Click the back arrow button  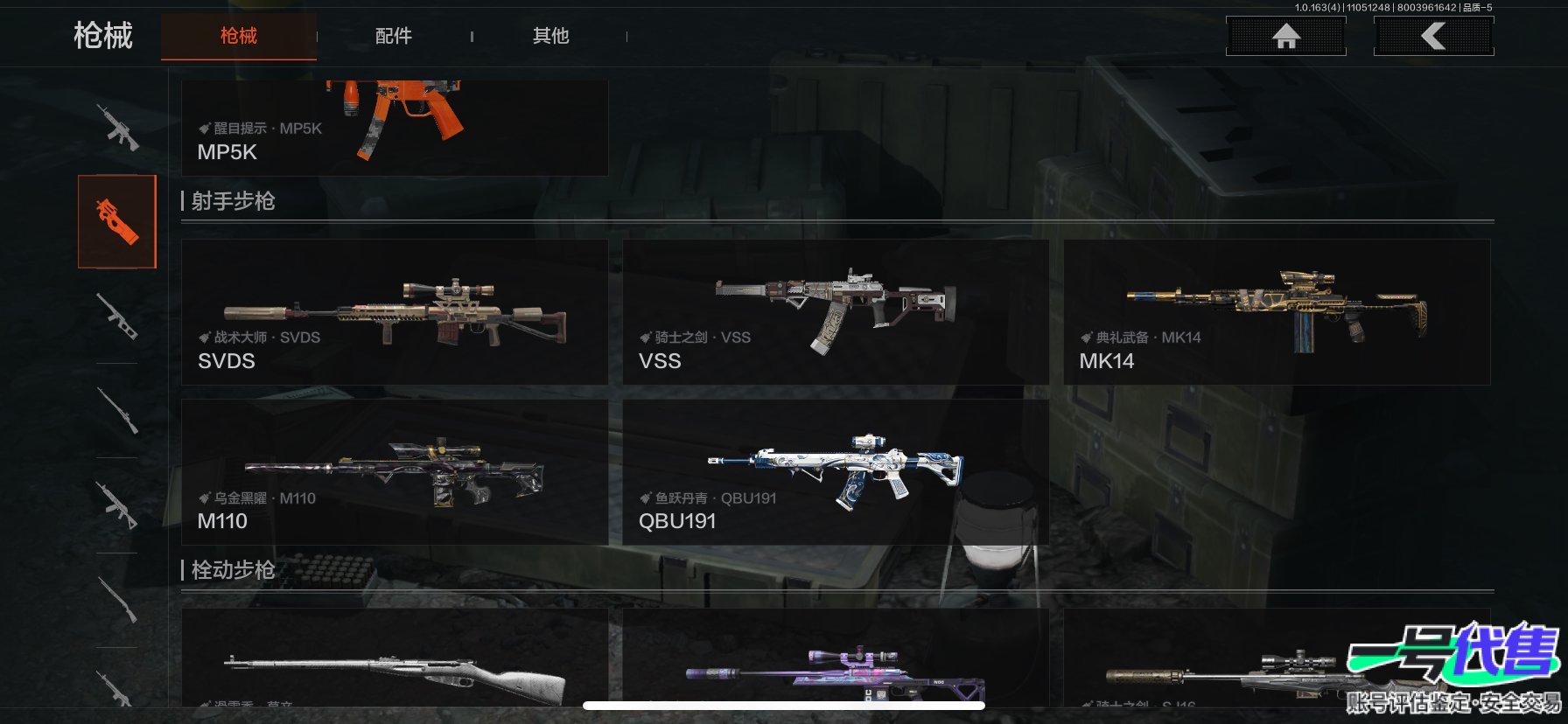pyautogui.click(x=1433, y=37)
